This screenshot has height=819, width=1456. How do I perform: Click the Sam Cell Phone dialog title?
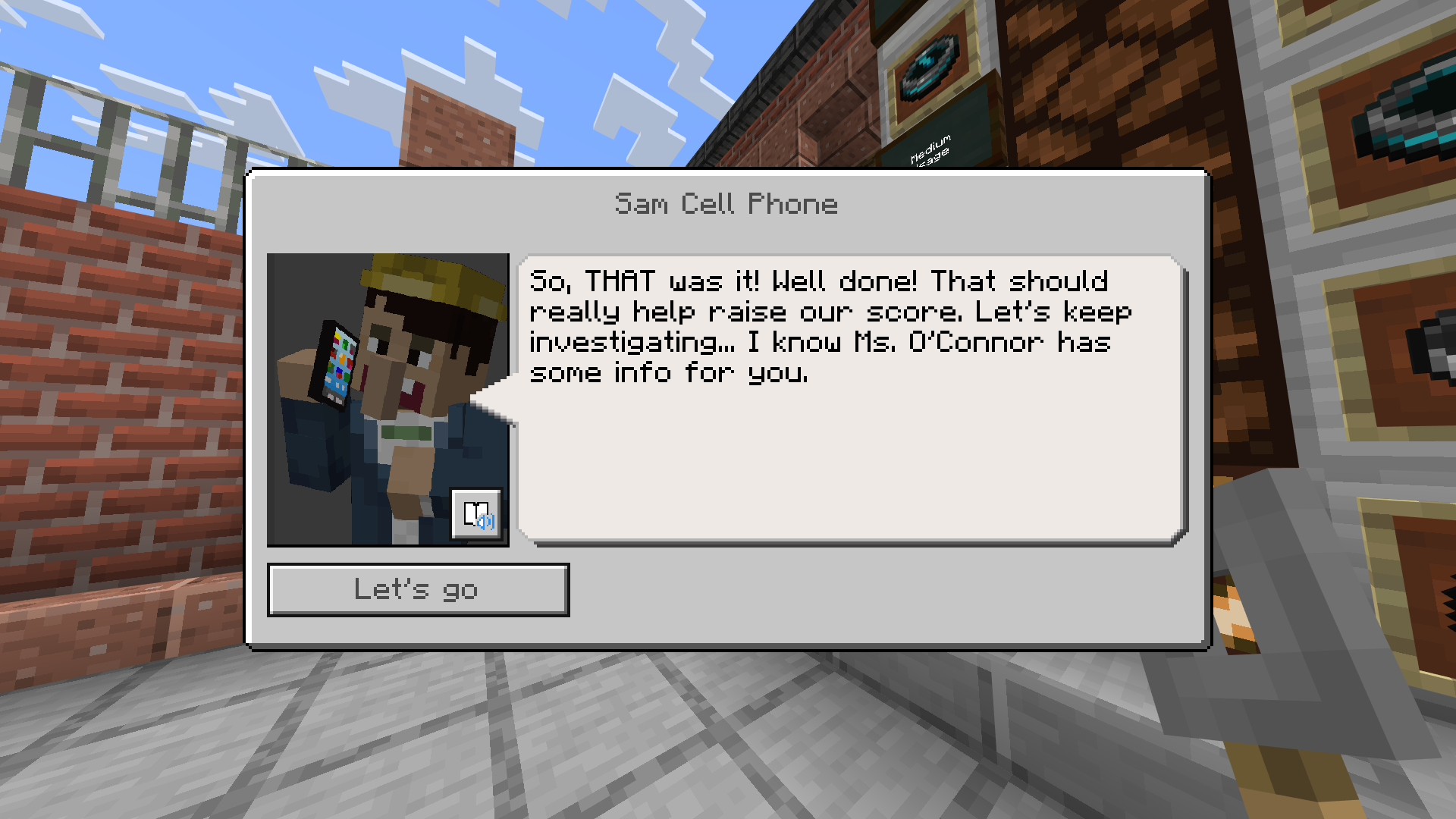725,203
